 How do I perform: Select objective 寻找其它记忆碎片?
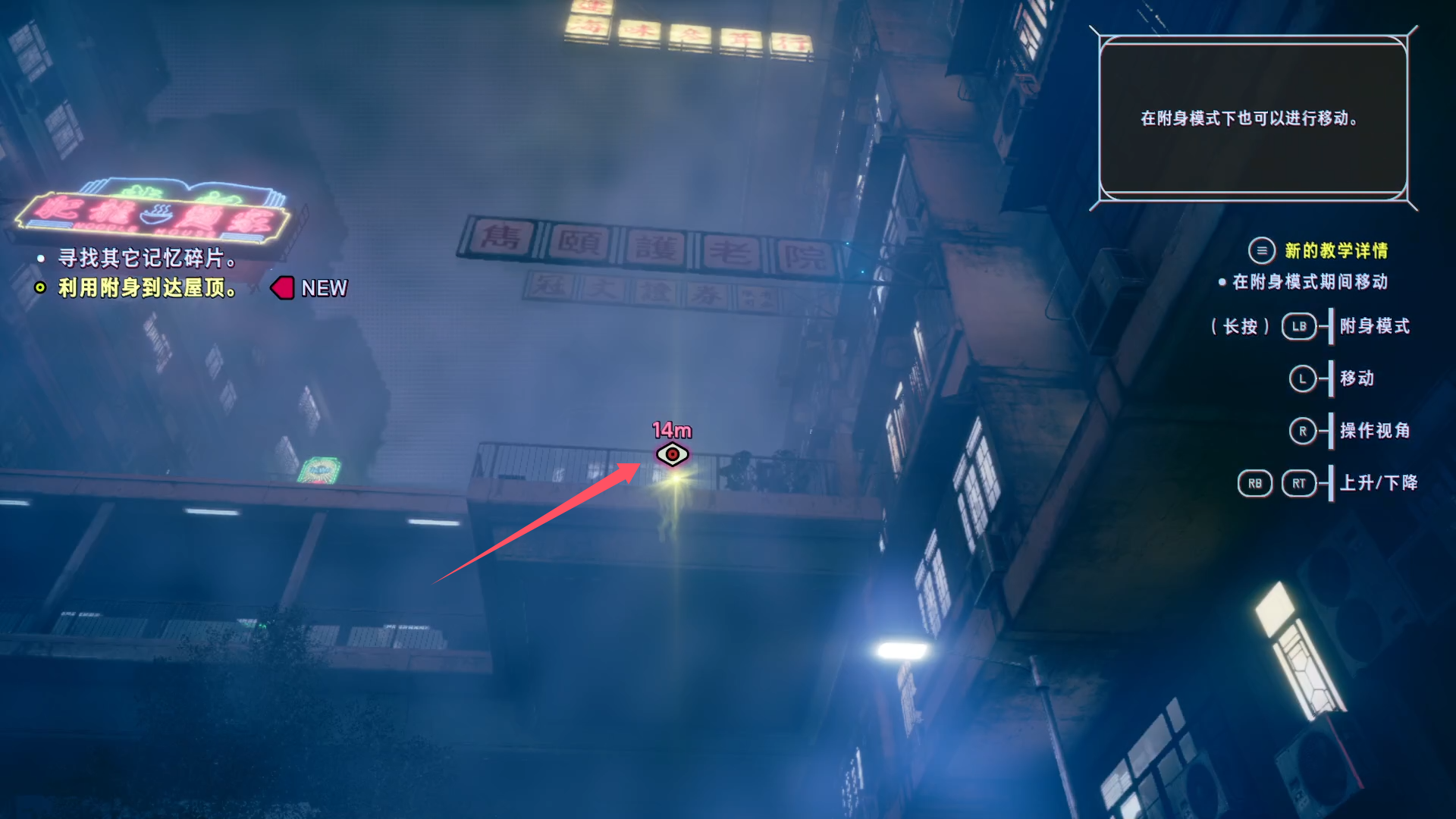[x=147, y=259]
